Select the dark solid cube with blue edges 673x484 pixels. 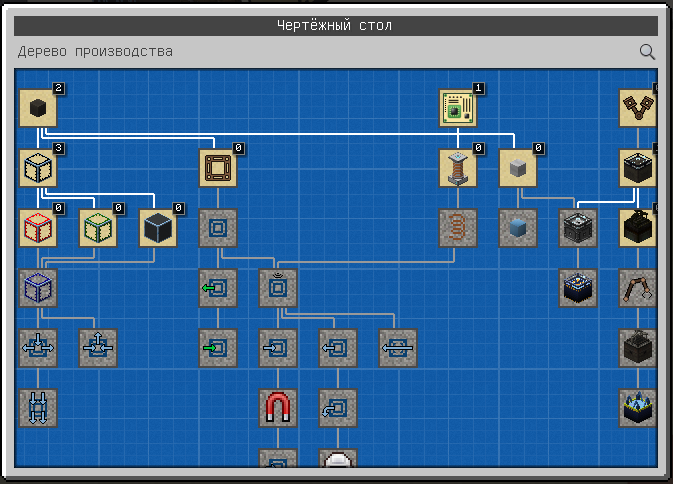click(x=158, y=228)
